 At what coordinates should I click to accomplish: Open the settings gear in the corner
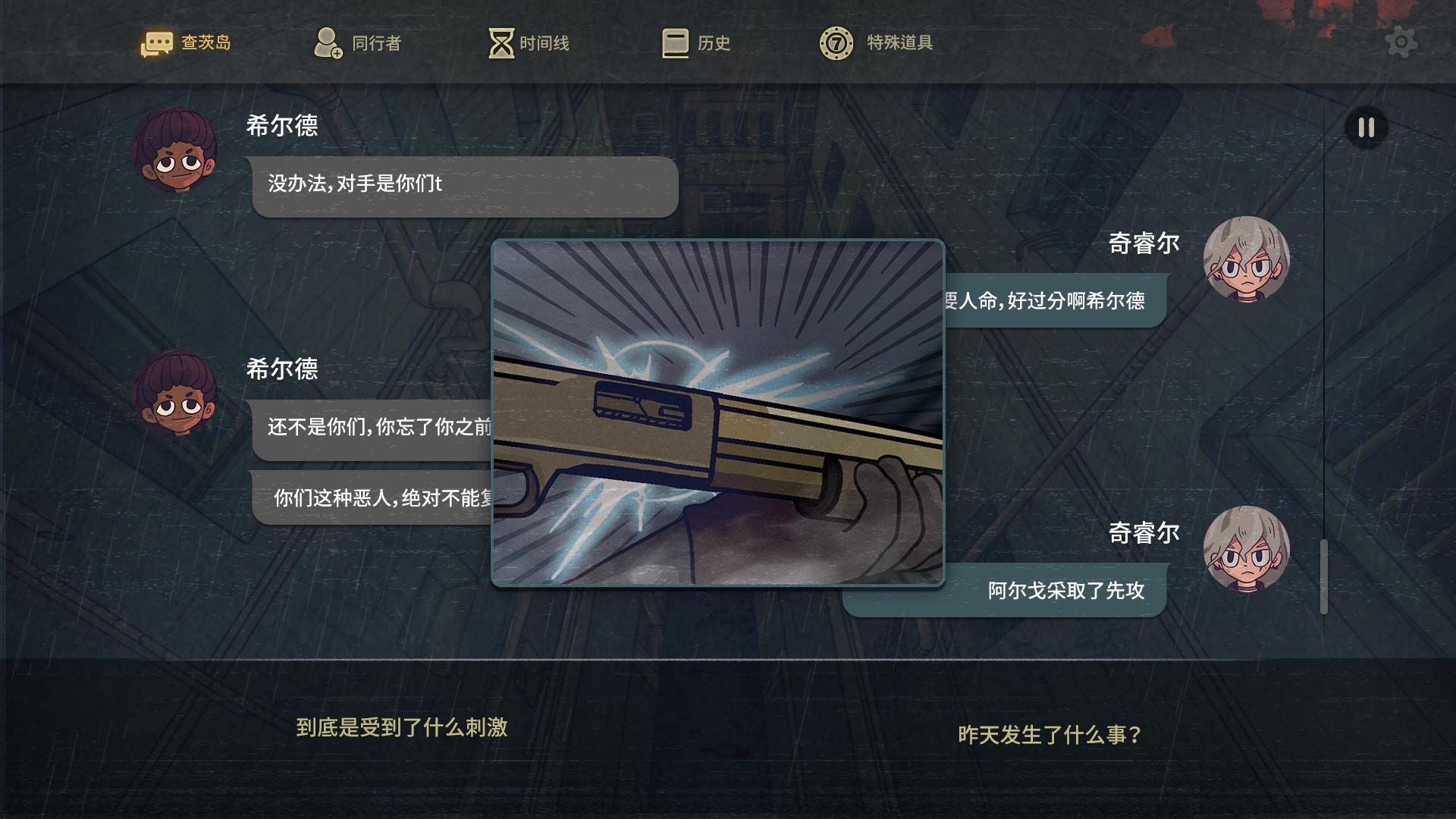point(1402,42)
